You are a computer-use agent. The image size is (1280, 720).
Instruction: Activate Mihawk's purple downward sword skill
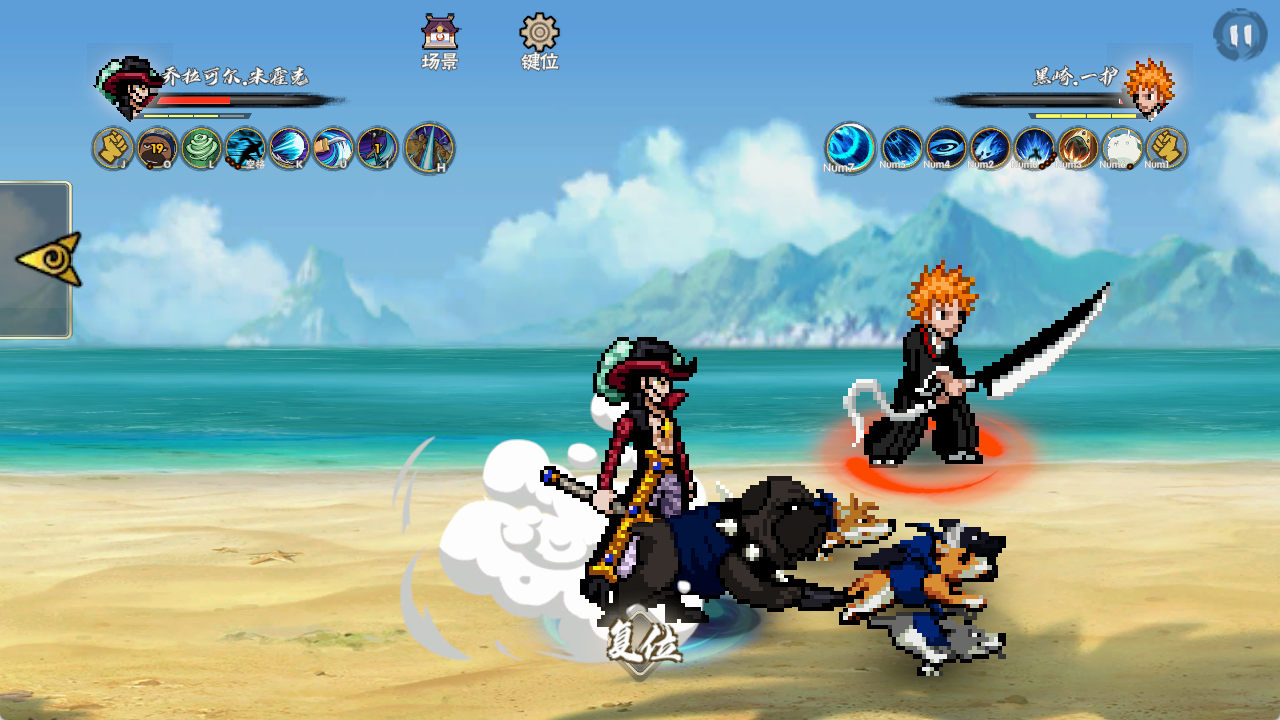click(x=377, y=148)
